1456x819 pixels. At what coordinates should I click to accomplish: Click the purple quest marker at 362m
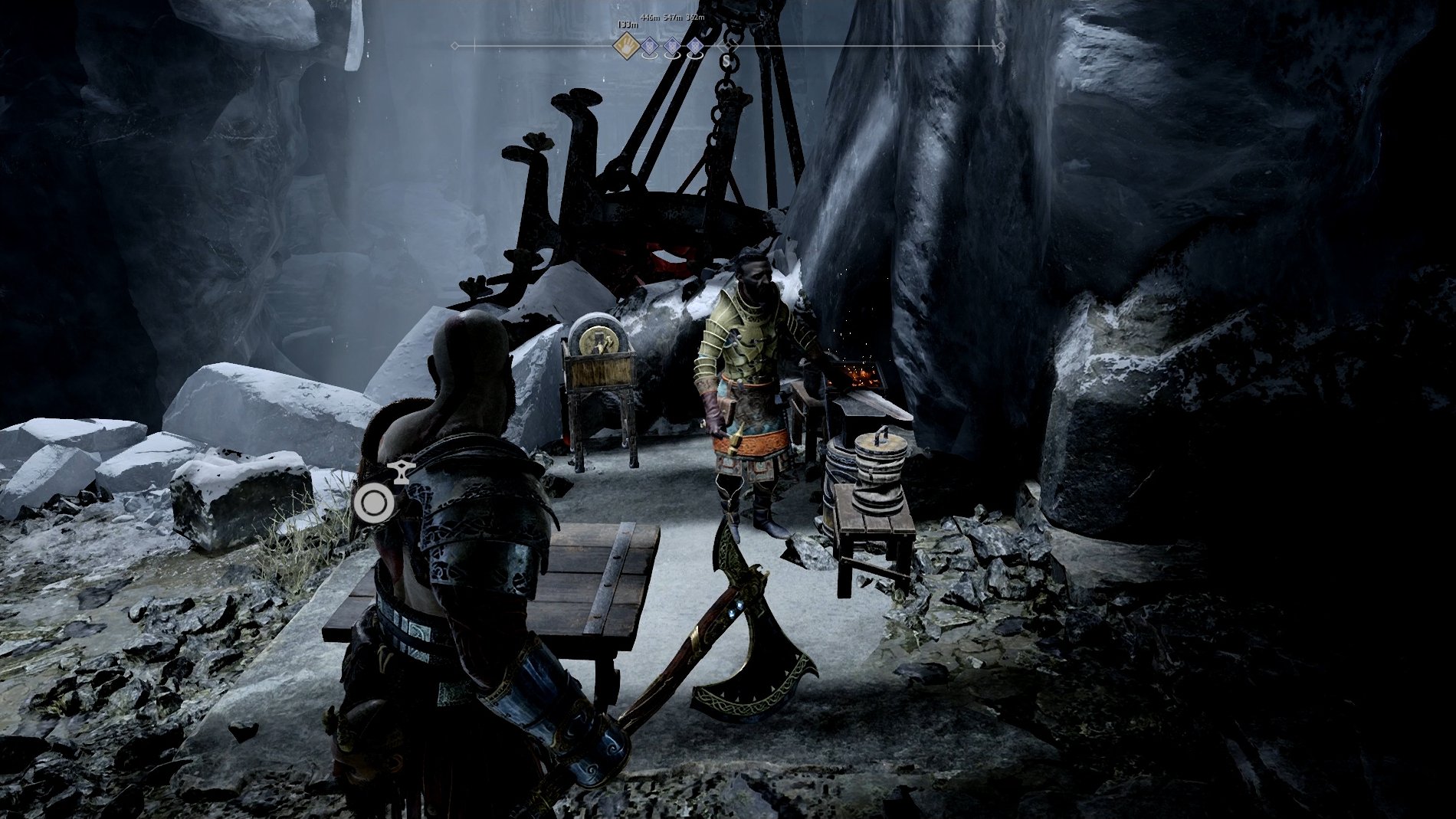tap(695, 47)
